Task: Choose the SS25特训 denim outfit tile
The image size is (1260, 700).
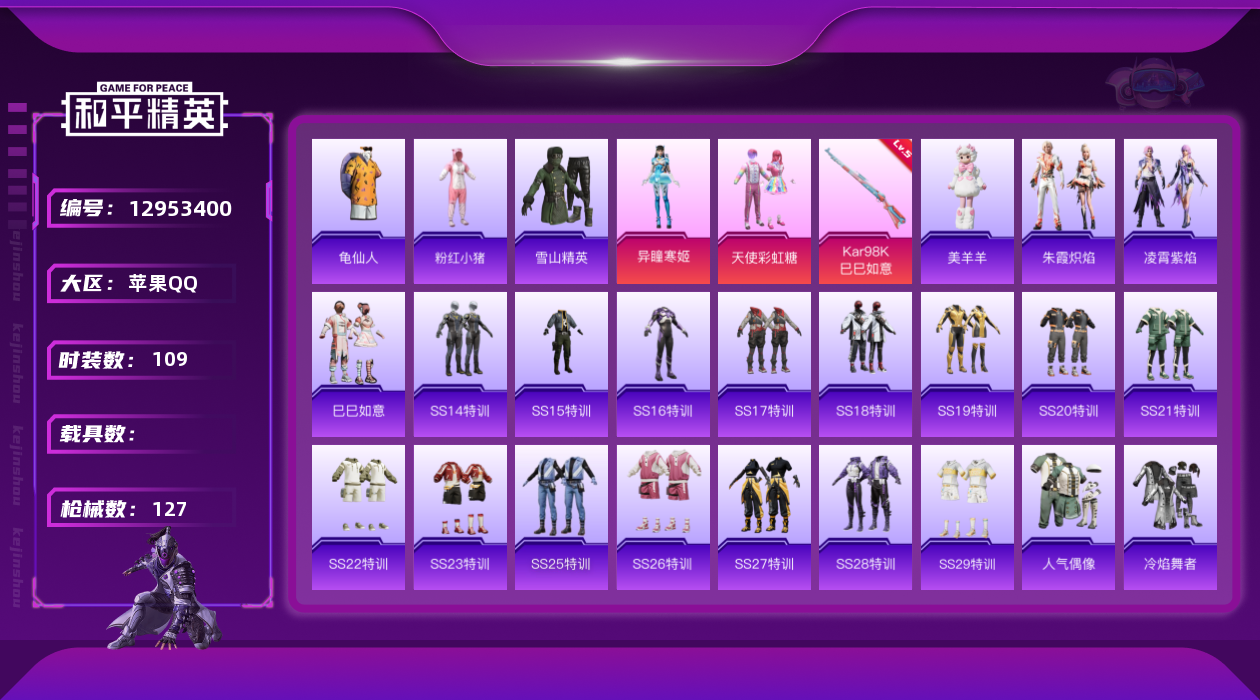Action: 561,517
